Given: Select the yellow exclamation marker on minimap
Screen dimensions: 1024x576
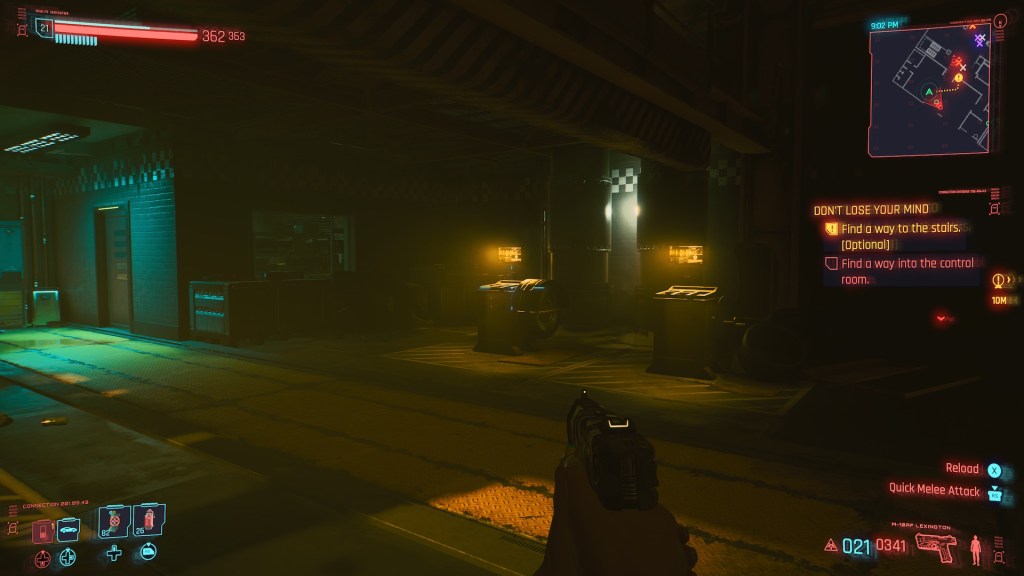Looking at the screenshot, I should pos(958,77).
